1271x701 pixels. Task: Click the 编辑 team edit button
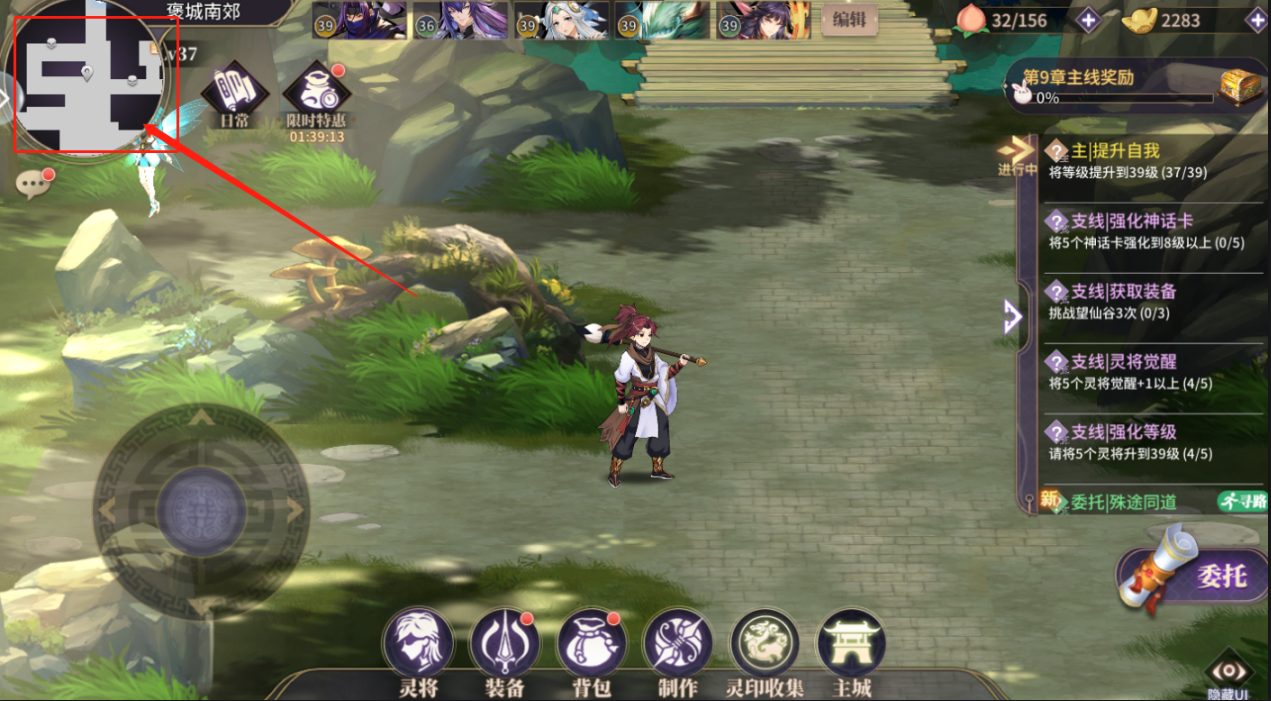pos(849,20)
